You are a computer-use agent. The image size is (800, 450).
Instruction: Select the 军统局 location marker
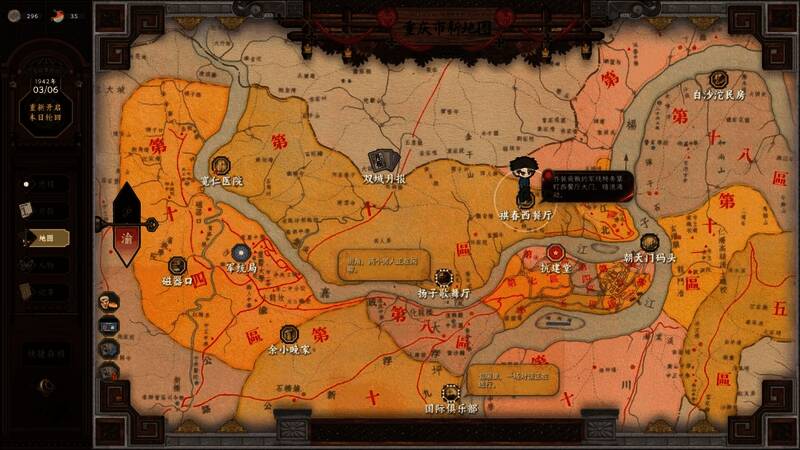click(241, 253)
